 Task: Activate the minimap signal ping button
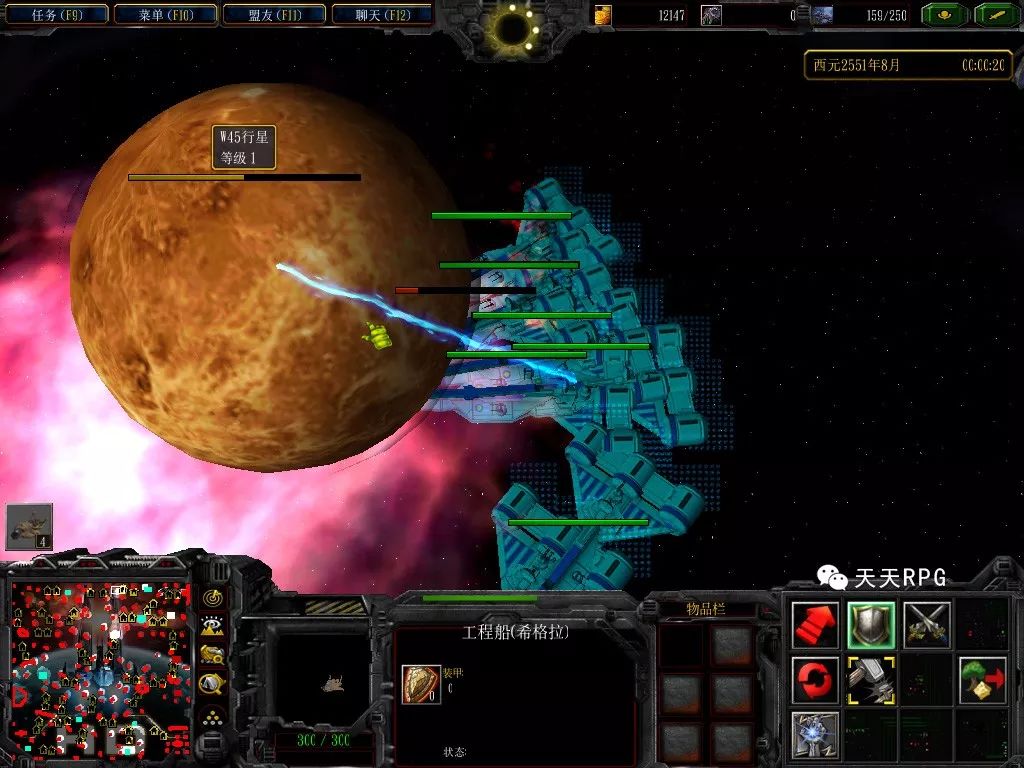click(x=213, y=597)
